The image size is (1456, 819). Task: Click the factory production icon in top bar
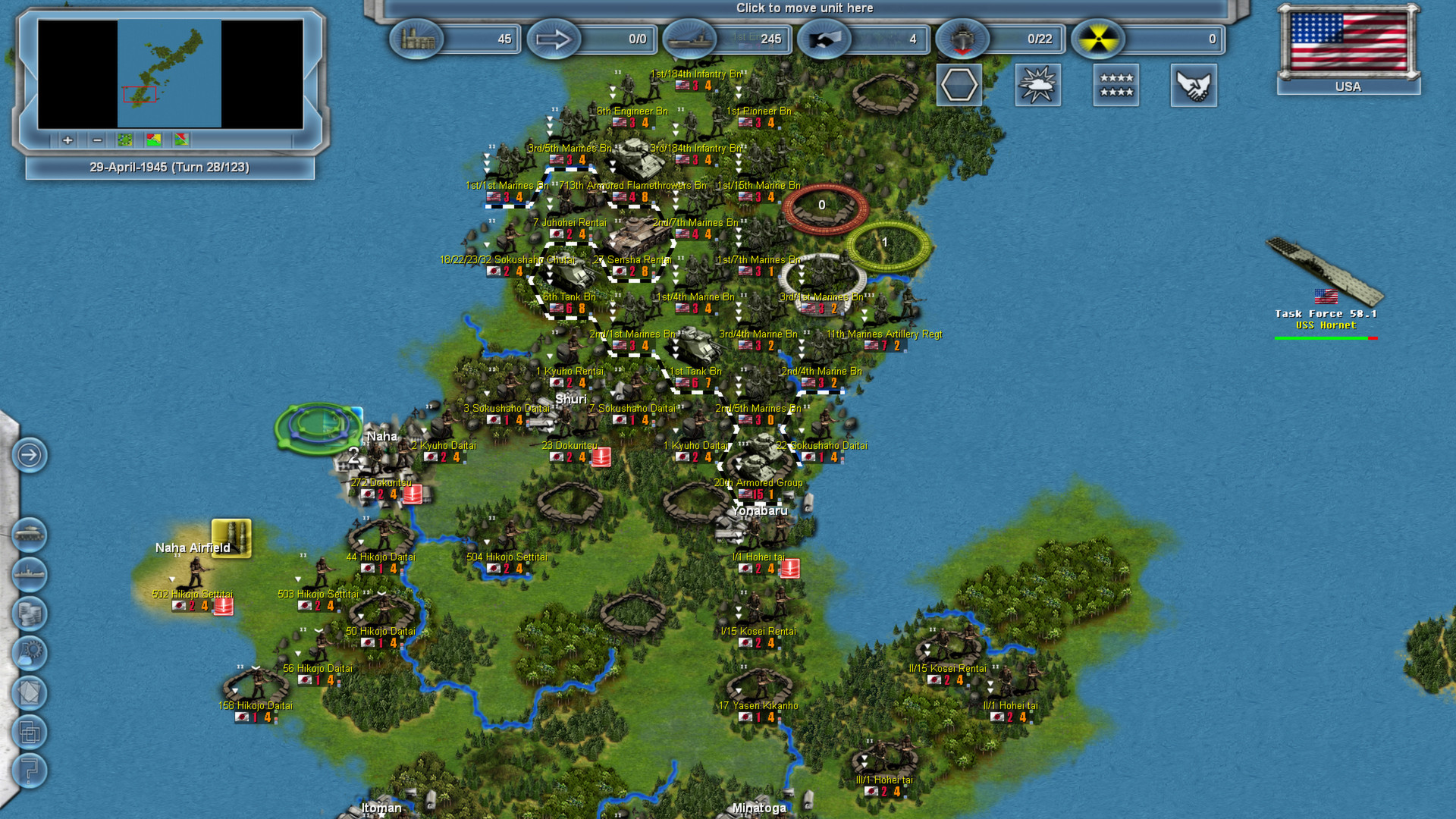pos(416,39)
